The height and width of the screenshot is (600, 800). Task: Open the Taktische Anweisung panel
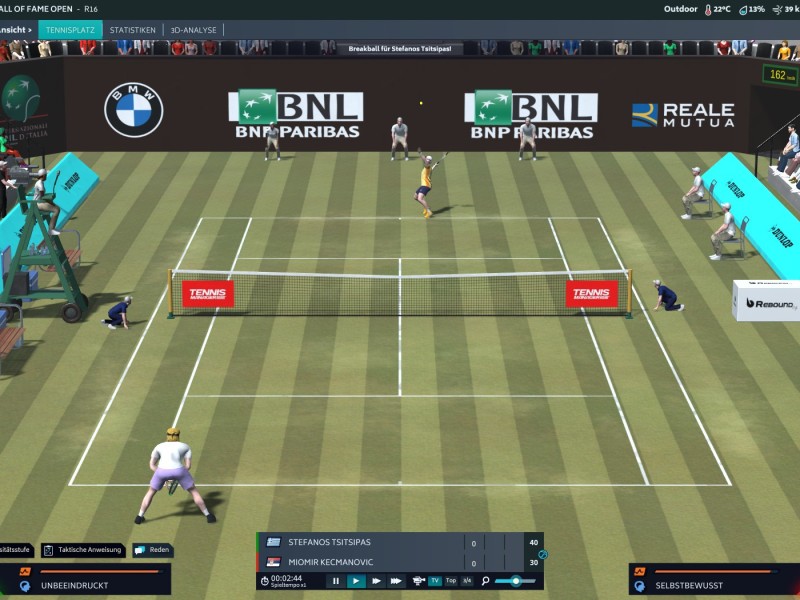coord(84,550)
